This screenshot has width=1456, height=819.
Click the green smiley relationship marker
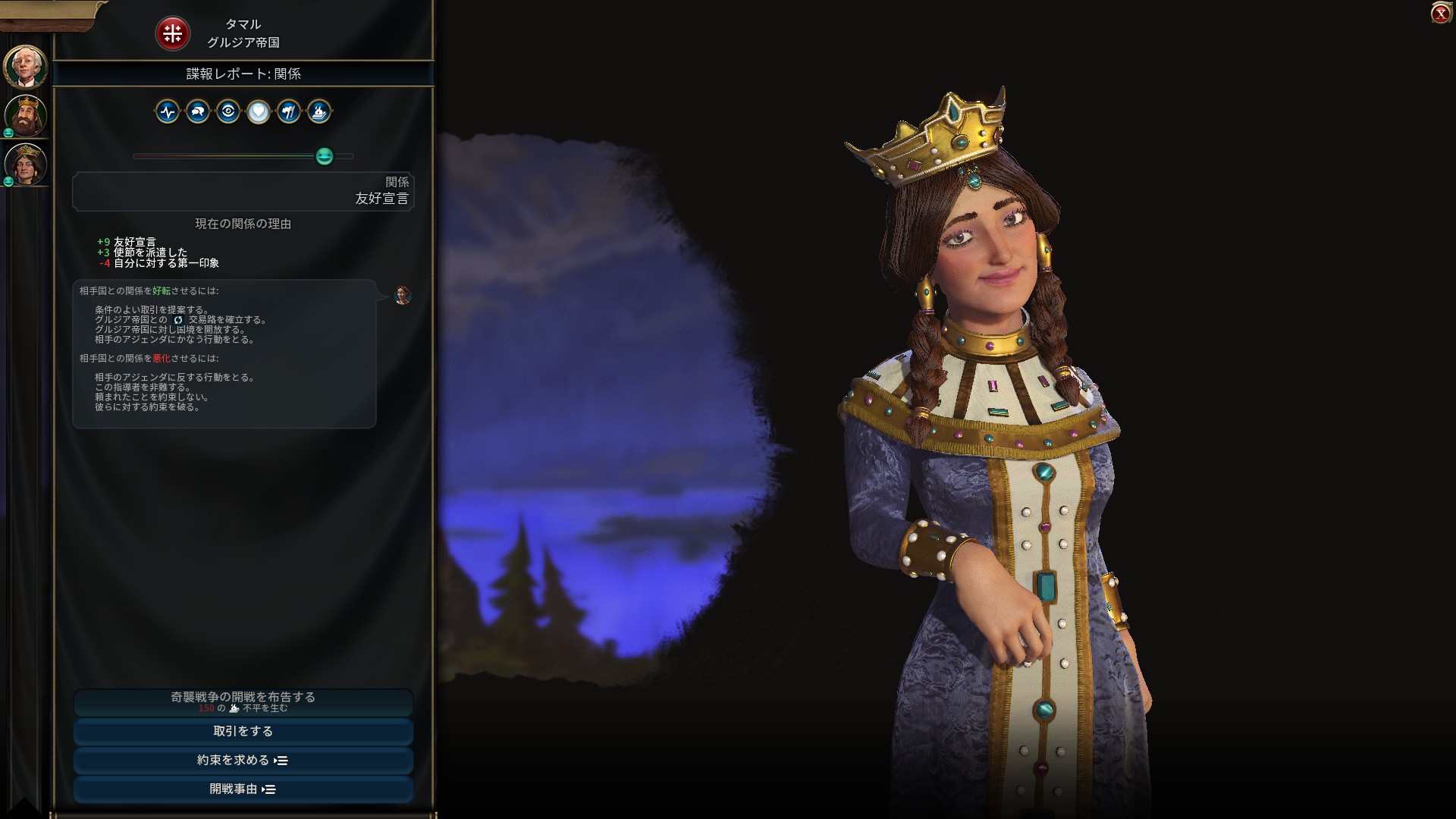coord(325,156)
